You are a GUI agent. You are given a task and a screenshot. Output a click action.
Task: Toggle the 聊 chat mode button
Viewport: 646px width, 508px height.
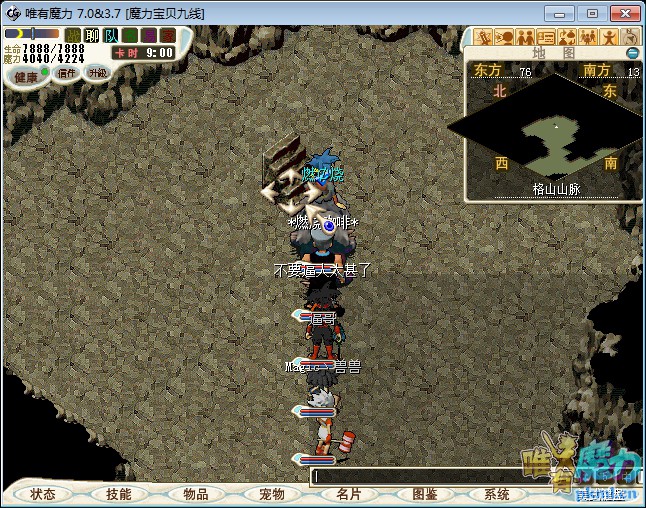[x=92, y=35]
